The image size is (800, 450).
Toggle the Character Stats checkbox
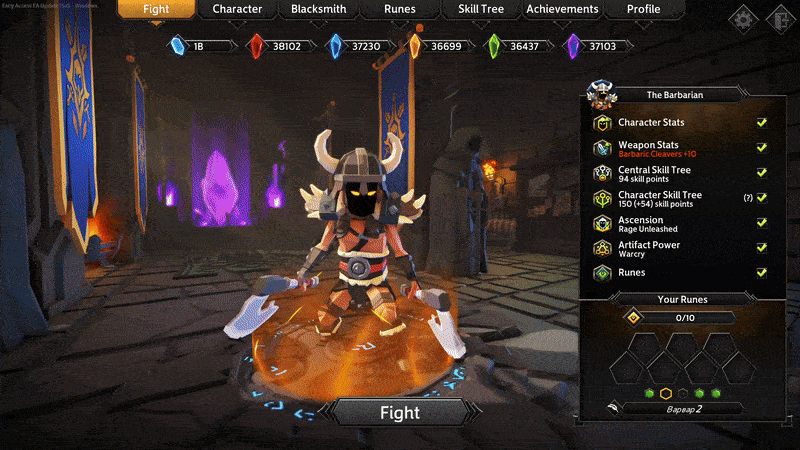point(762,123)
